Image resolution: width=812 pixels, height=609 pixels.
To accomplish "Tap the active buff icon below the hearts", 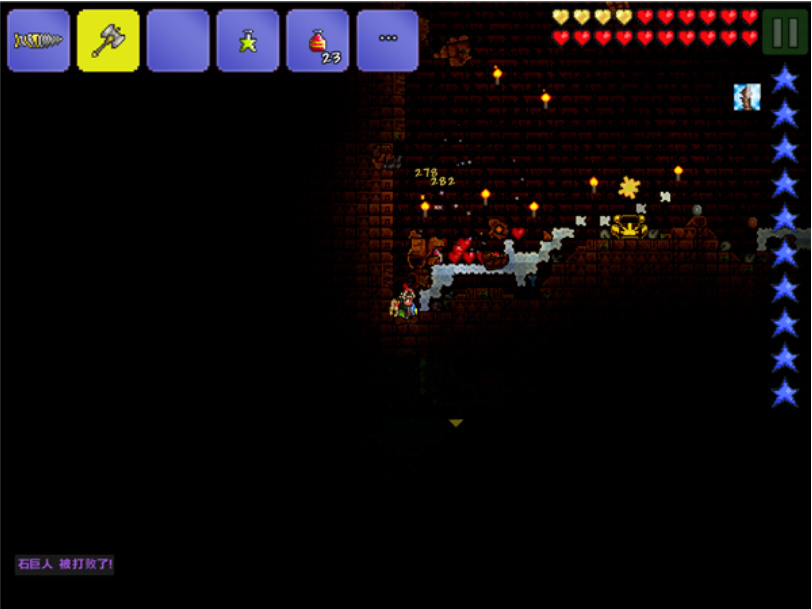I will pos(747,97).
